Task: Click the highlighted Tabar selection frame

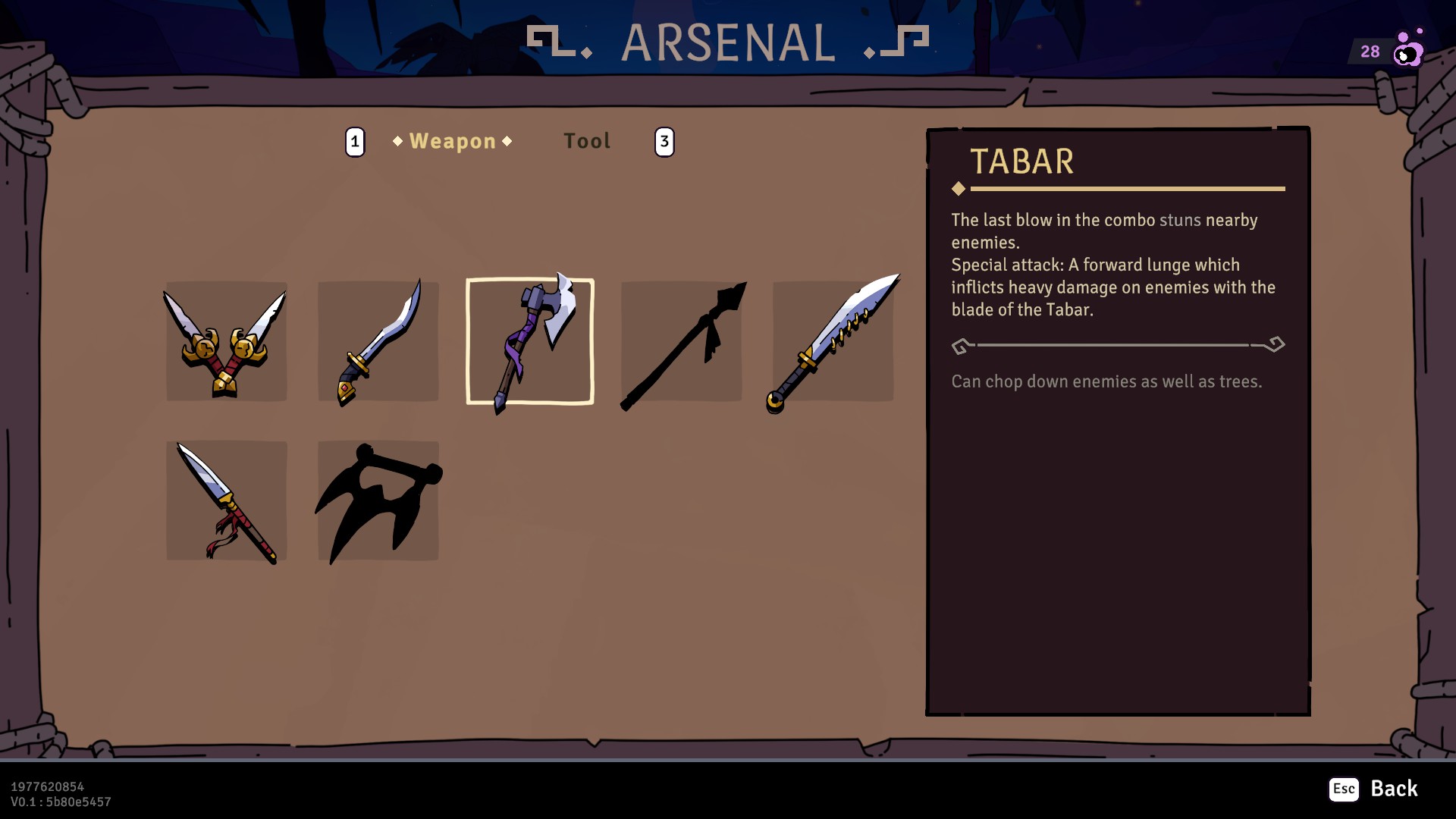Action: coord(529,341)
